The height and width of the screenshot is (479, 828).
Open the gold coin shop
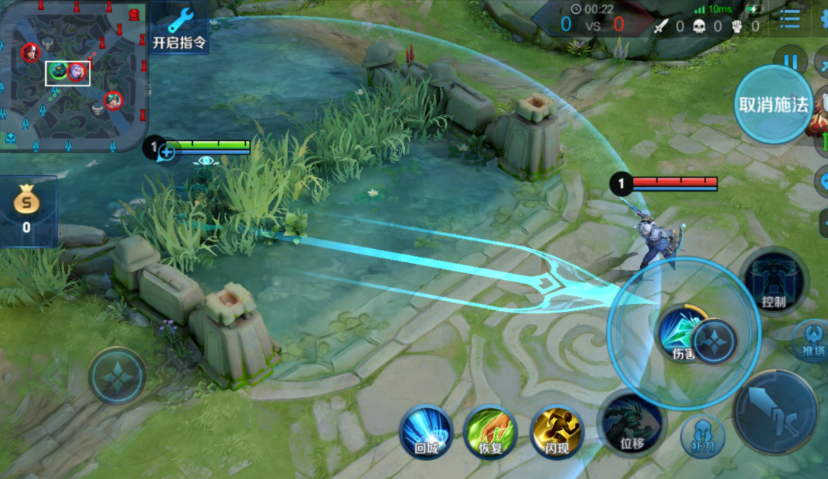(26, 207)
